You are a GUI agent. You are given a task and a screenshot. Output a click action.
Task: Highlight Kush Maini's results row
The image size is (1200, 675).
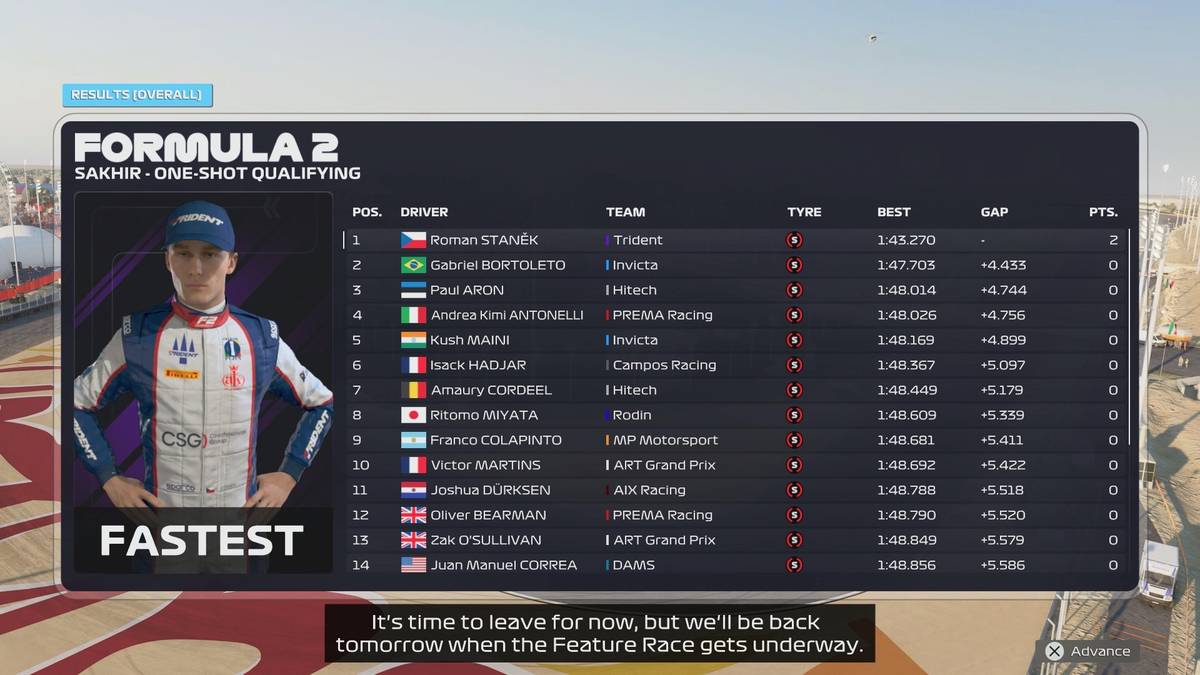pyautogui.click(x=735, y=340)
